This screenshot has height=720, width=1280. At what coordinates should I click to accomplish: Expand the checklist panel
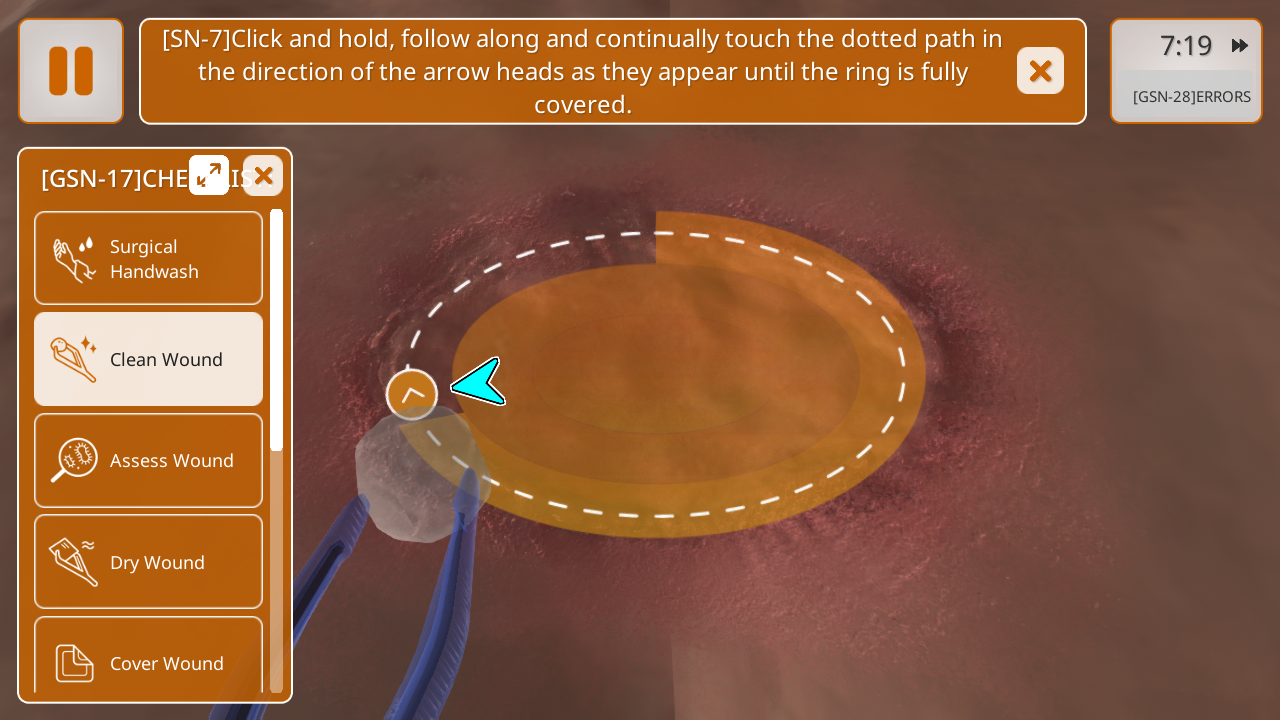(209, 175)
